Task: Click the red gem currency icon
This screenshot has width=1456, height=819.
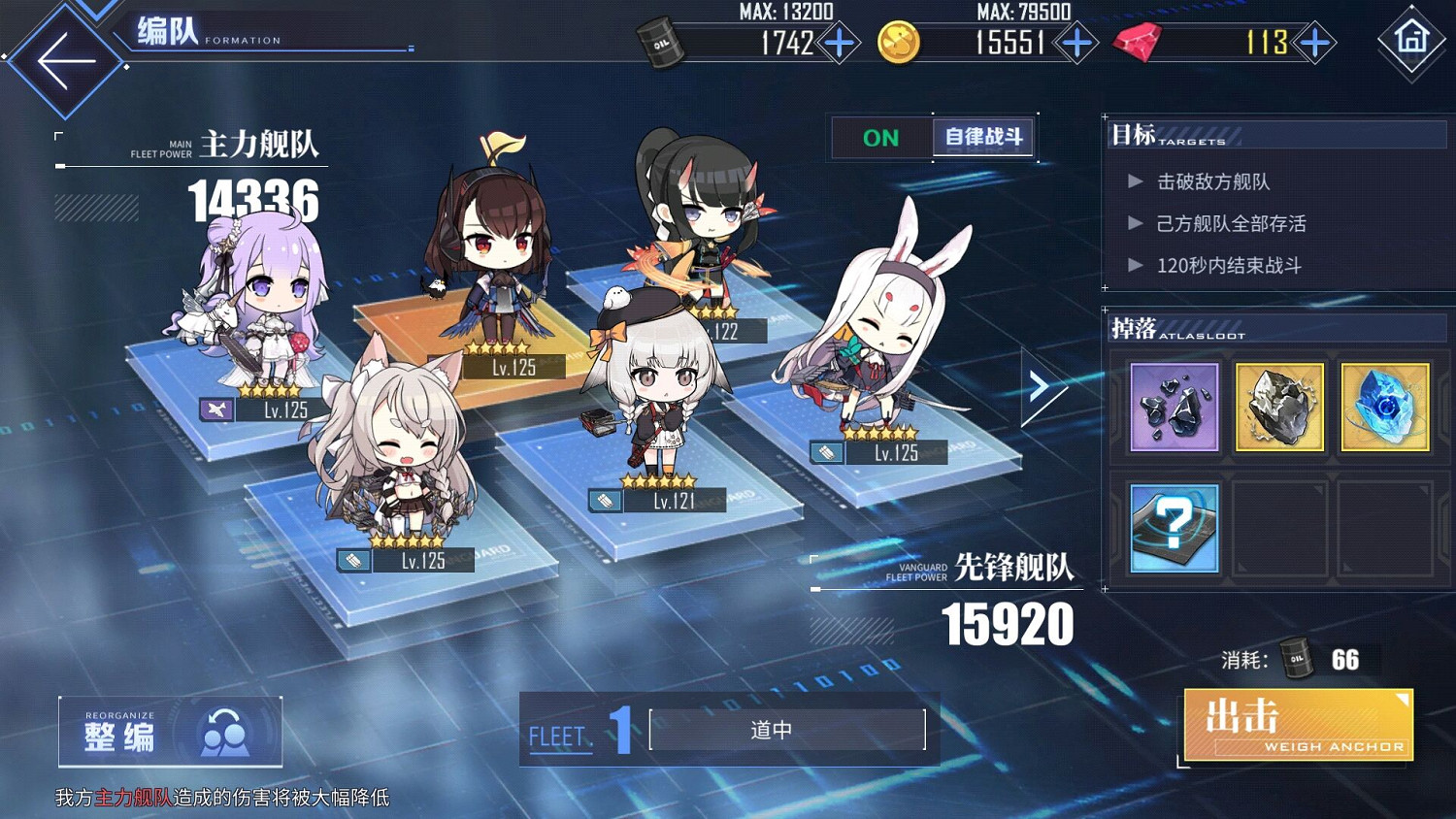Action: click(x=1137, y=44)
